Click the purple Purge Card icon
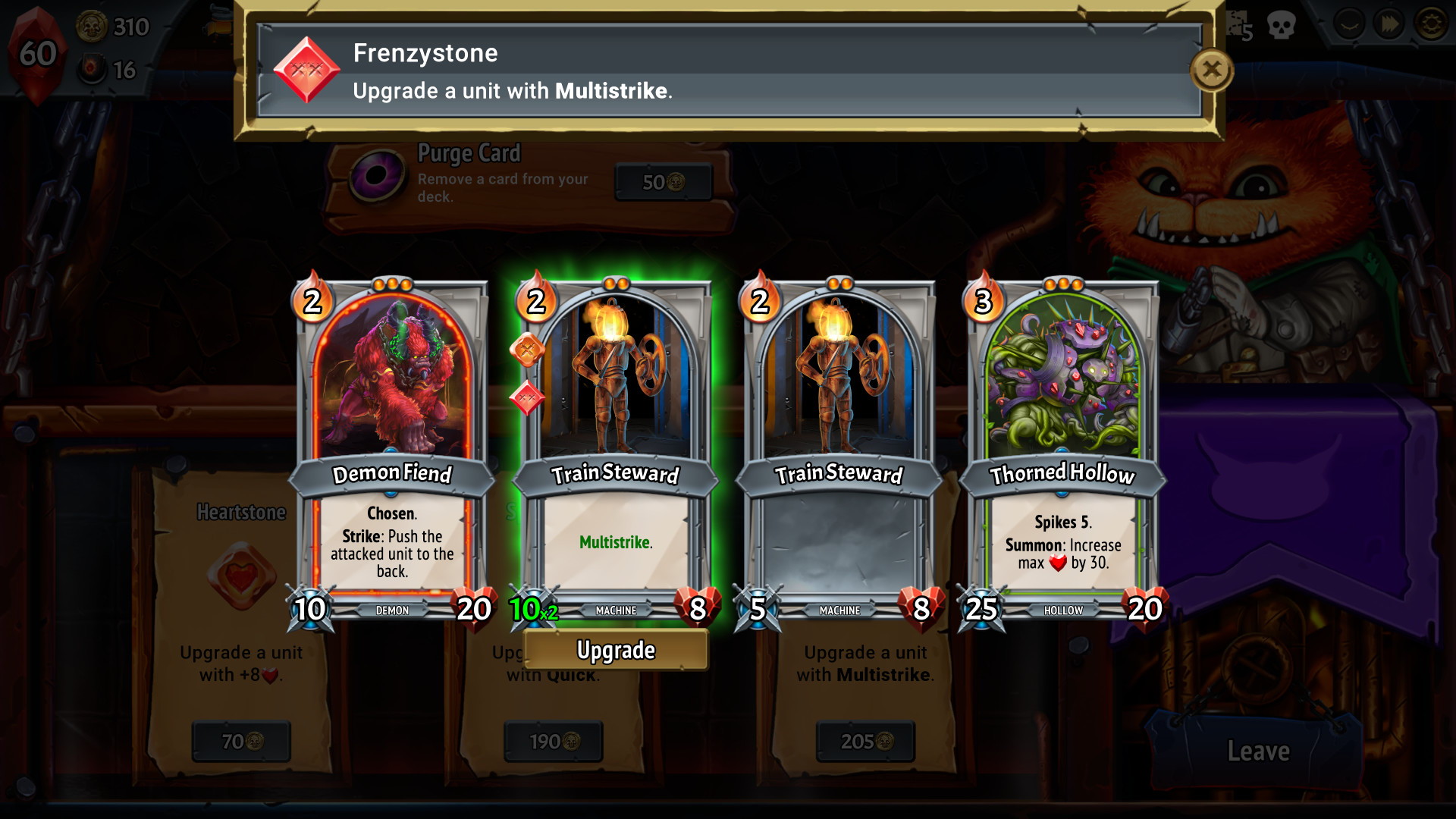Image resolution: width=1456 pixels, height=819 pixels. coord(376,173)
